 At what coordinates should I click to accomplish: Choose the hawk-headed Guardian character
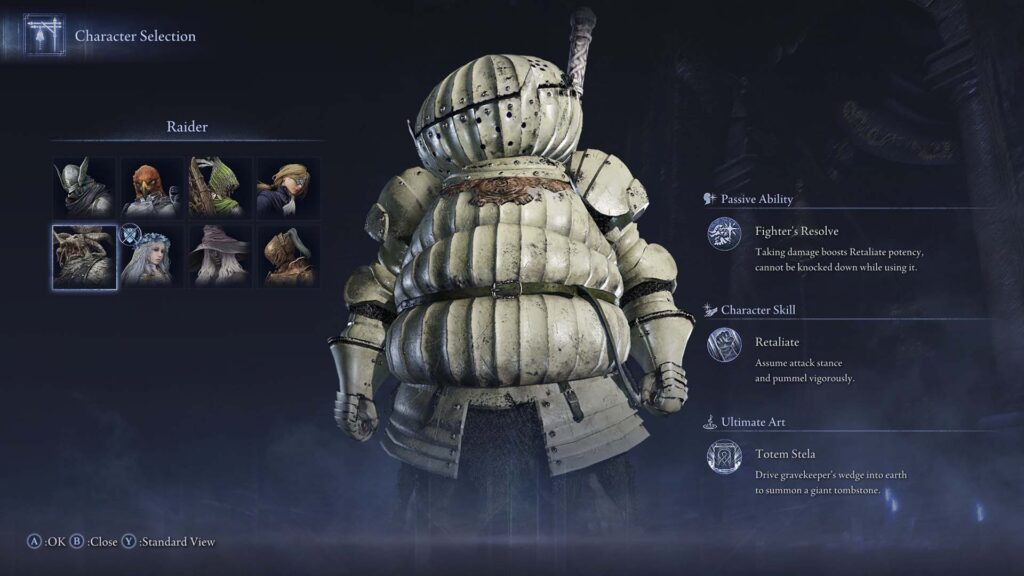pos(151,187)
